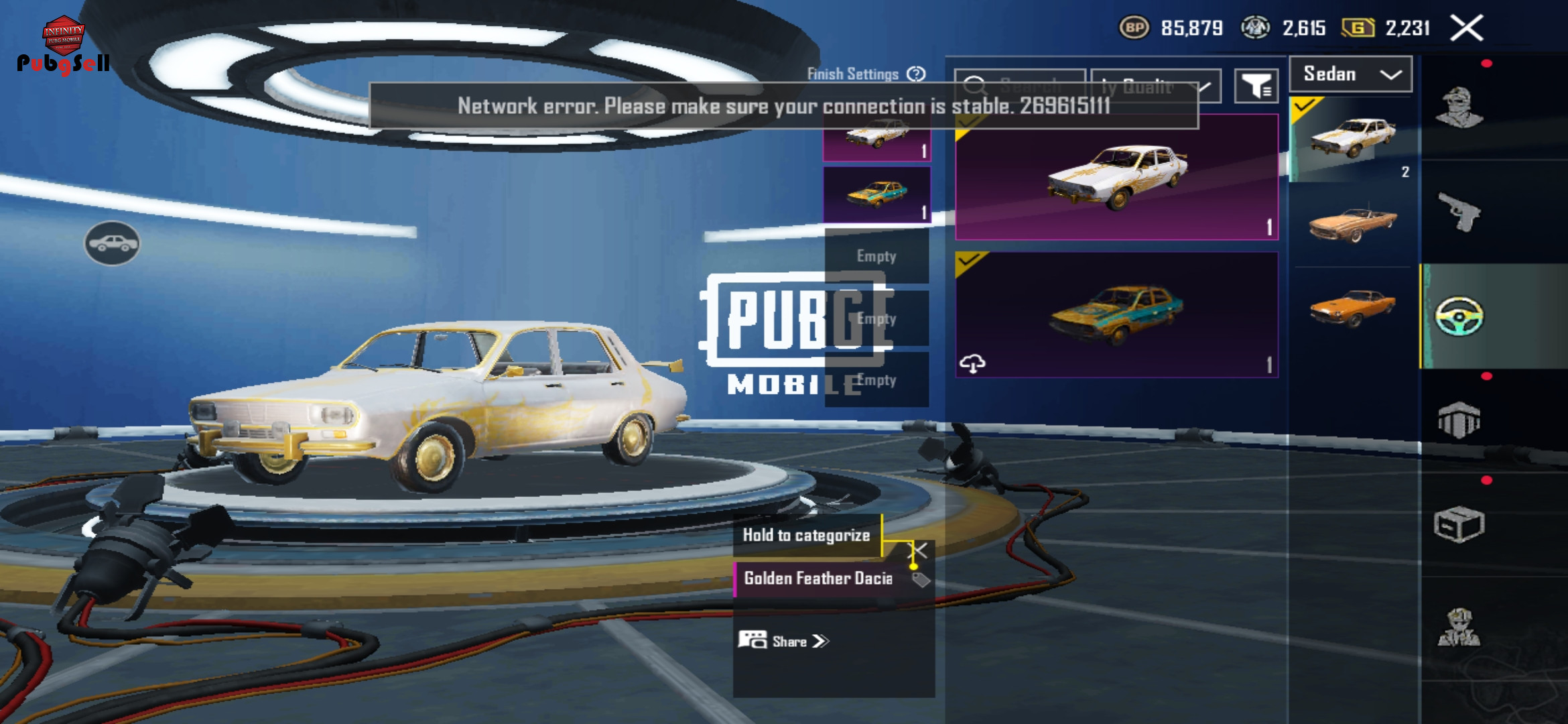This screenshot has width=1568, height=724.
Task: Switch to the pistol weapons category
Action: pyautogui.click(x=1459, y=212)
